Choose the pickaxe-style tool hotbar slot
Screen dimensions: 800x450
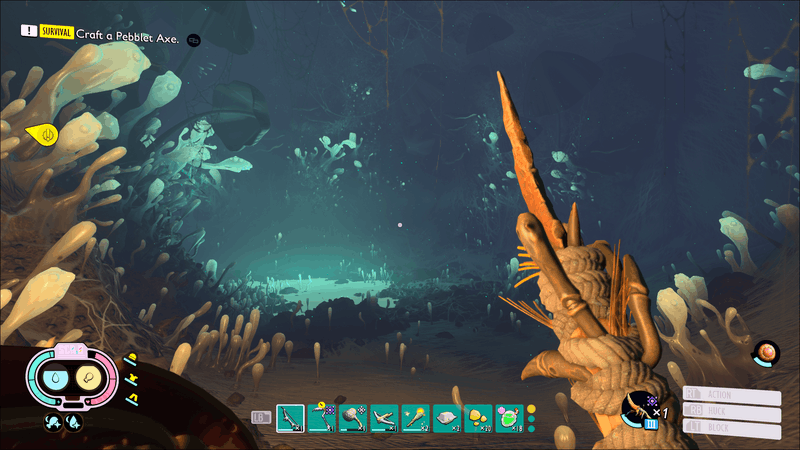pyautogui.click(x=321, y=414)
